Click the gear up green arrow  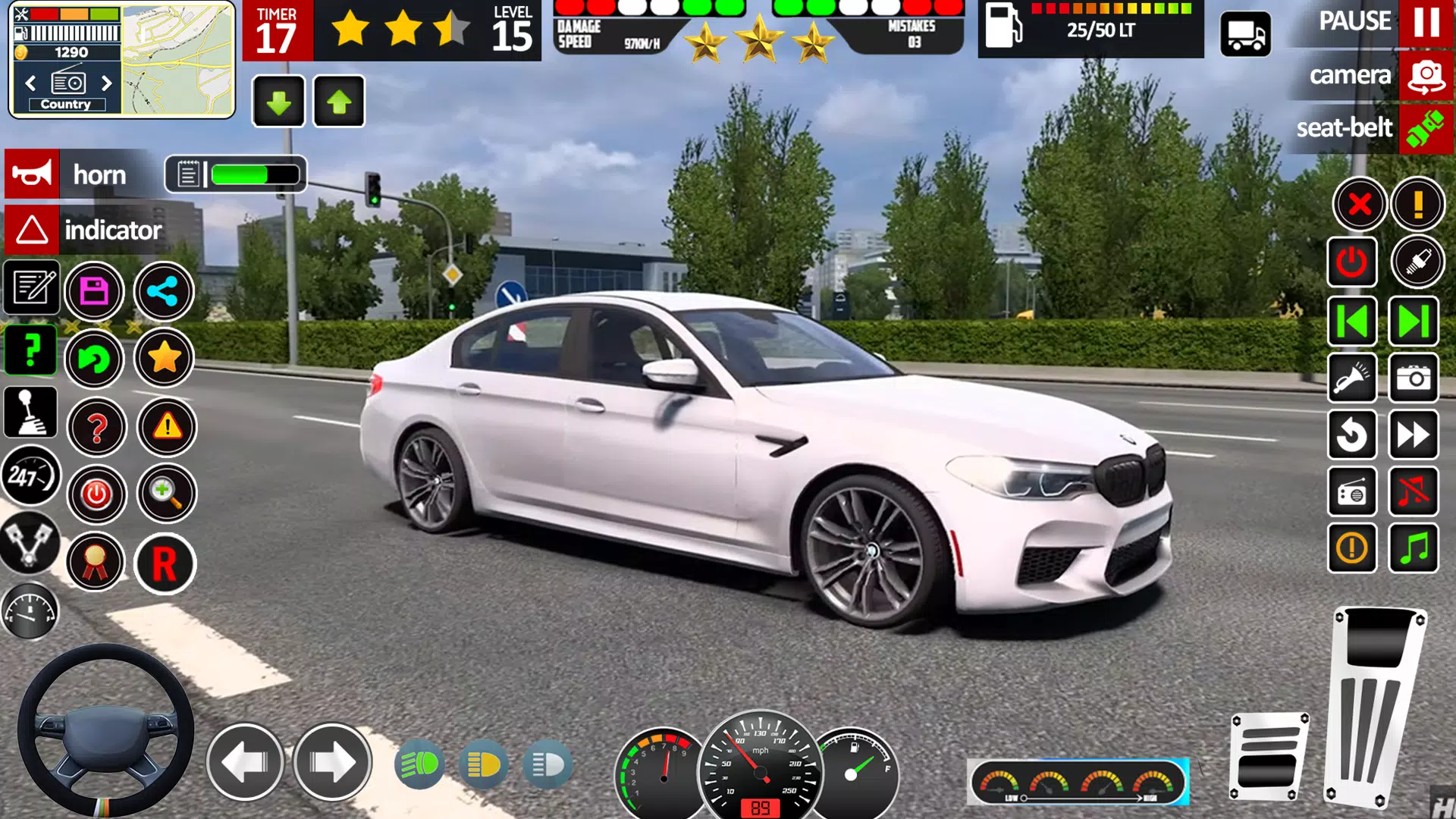(x=339, y=101)
